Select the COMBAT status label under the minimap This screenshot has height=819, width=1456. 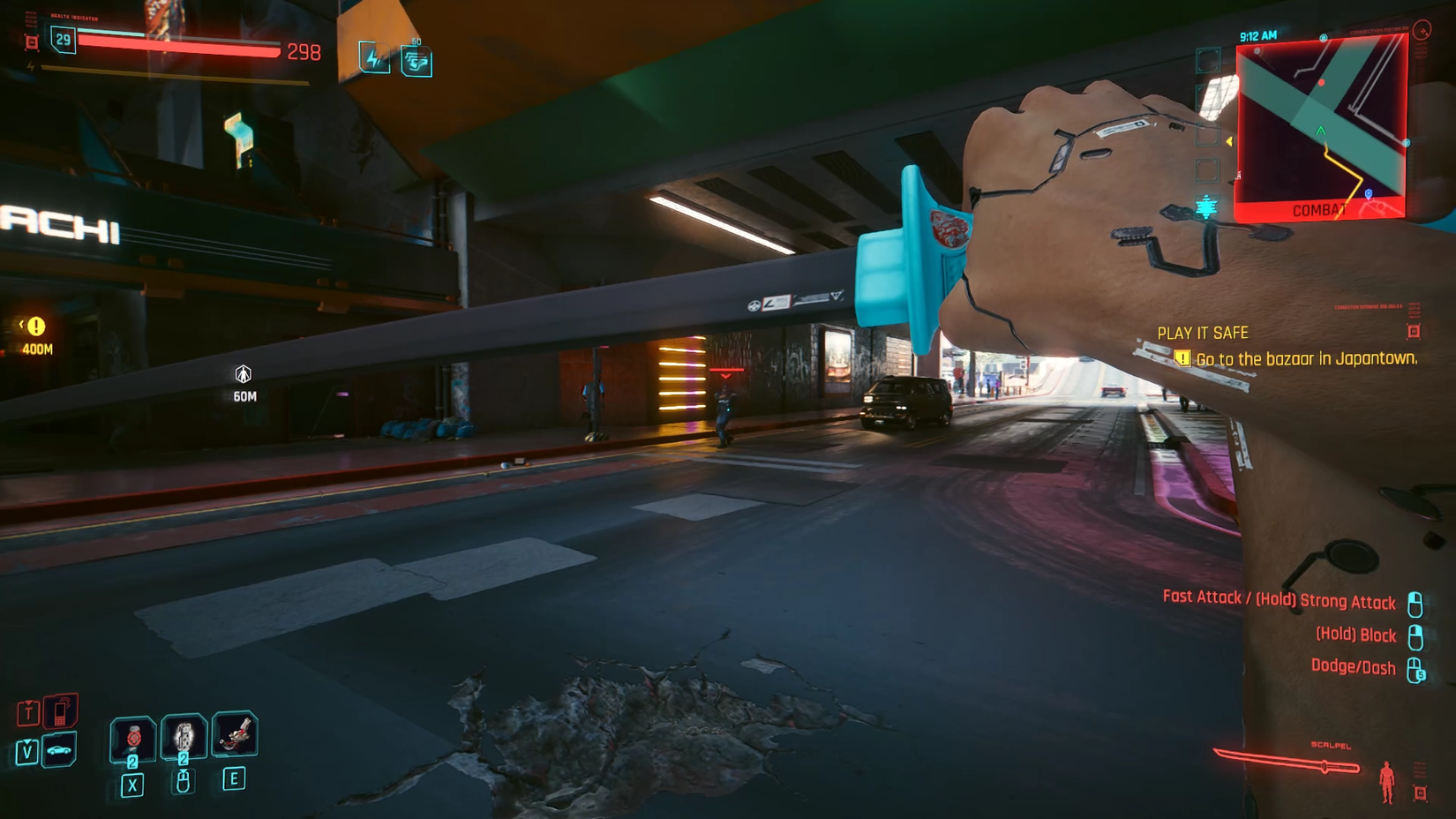pos(1319,209)
